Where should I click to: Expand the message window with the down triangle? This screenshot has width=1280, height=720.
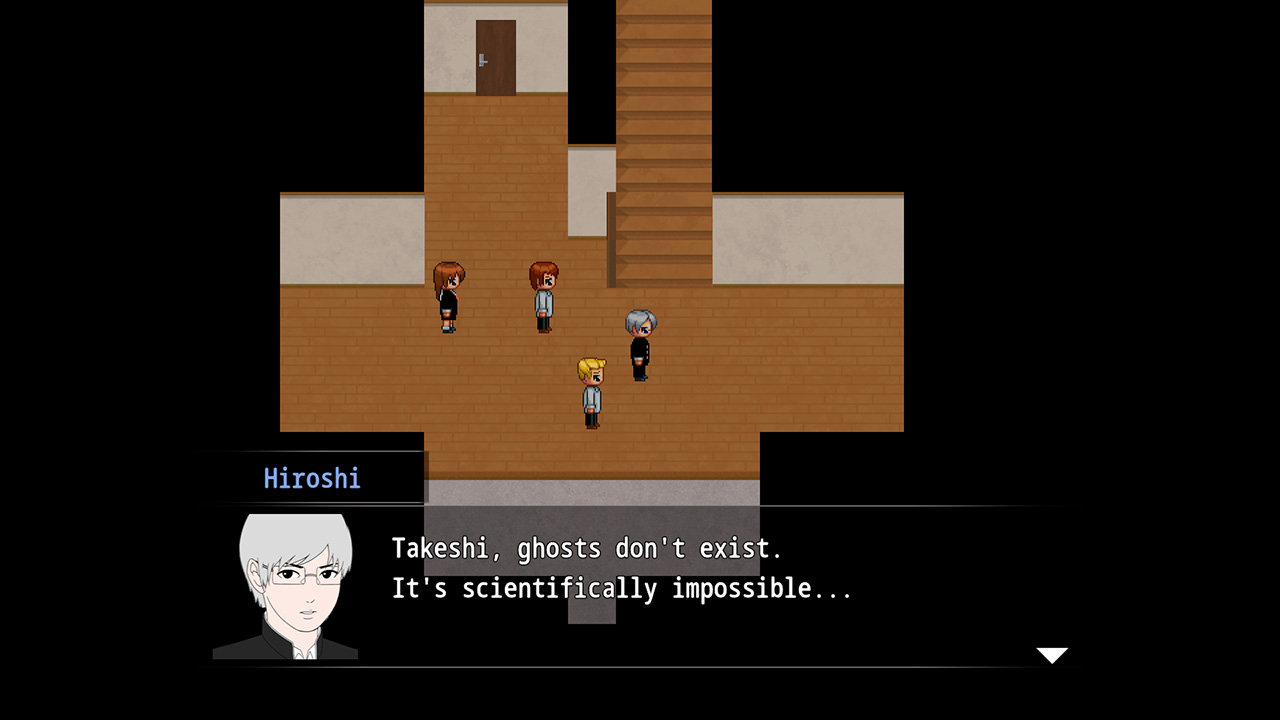click(1053, 655)
